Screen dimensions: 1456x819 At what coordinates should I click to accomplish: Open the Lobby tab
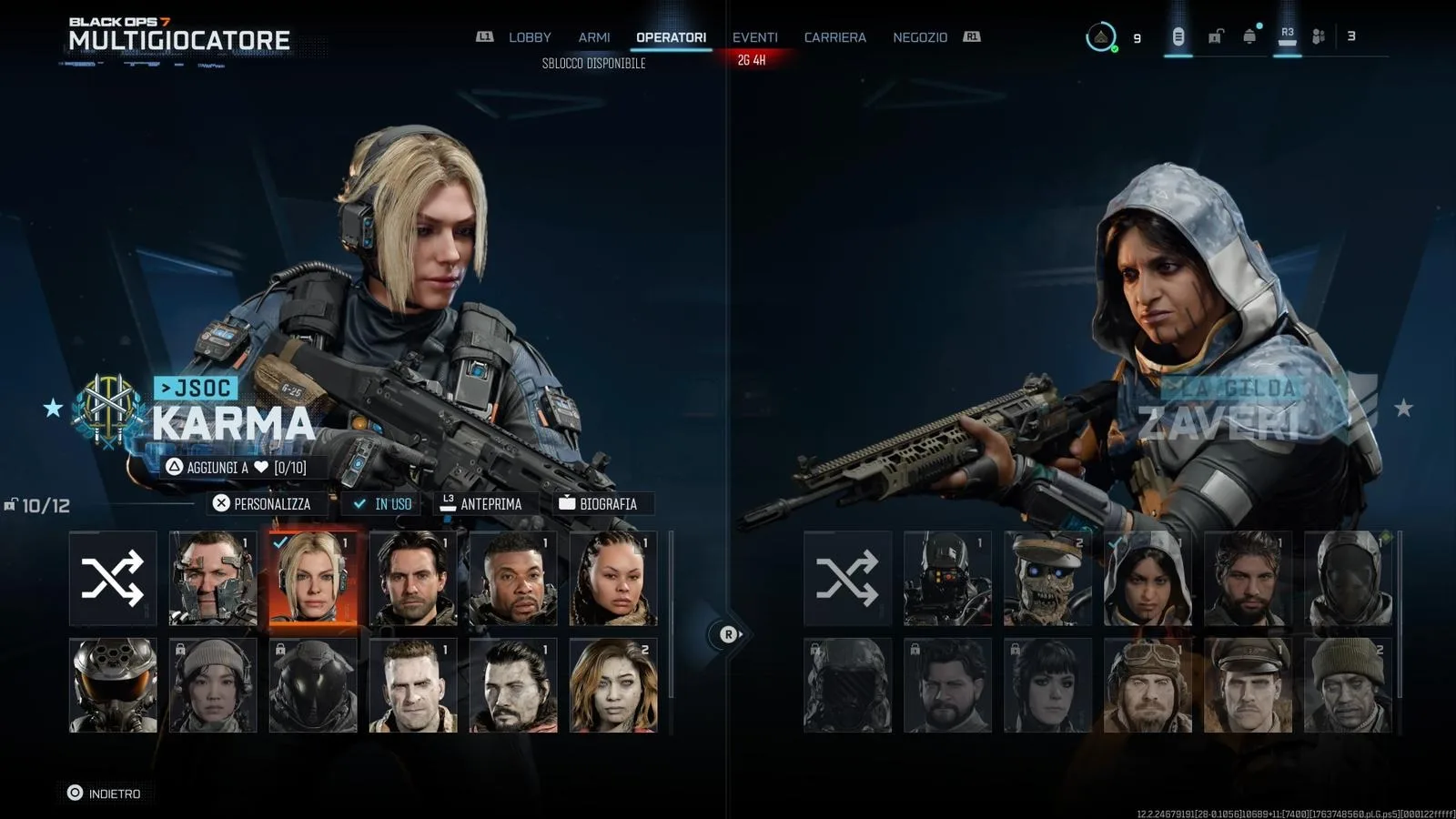point(529,37)
